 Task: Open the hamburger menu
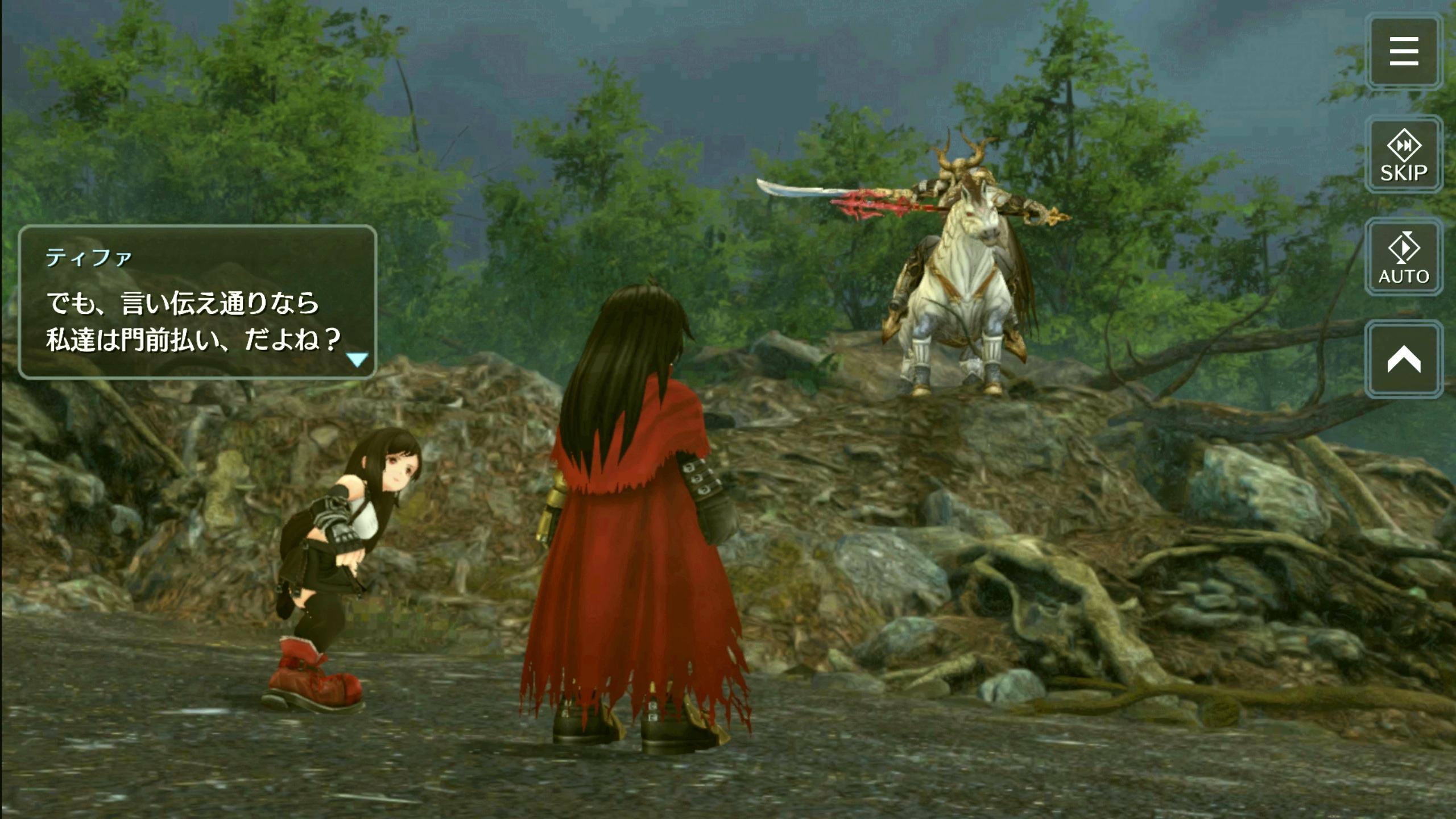coord(1403,52)
